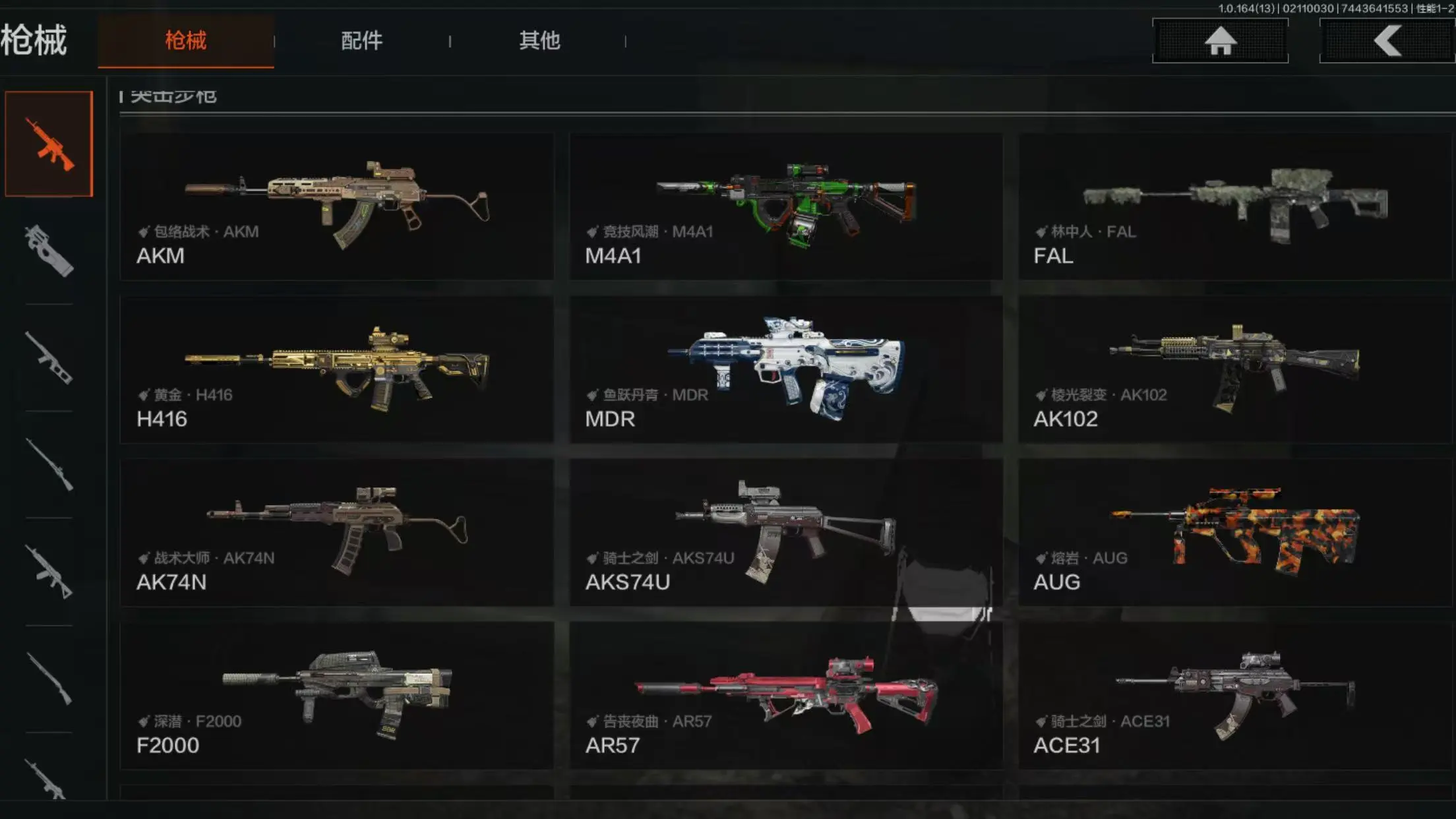Choose the F2000 weapon card

(336, 696)
